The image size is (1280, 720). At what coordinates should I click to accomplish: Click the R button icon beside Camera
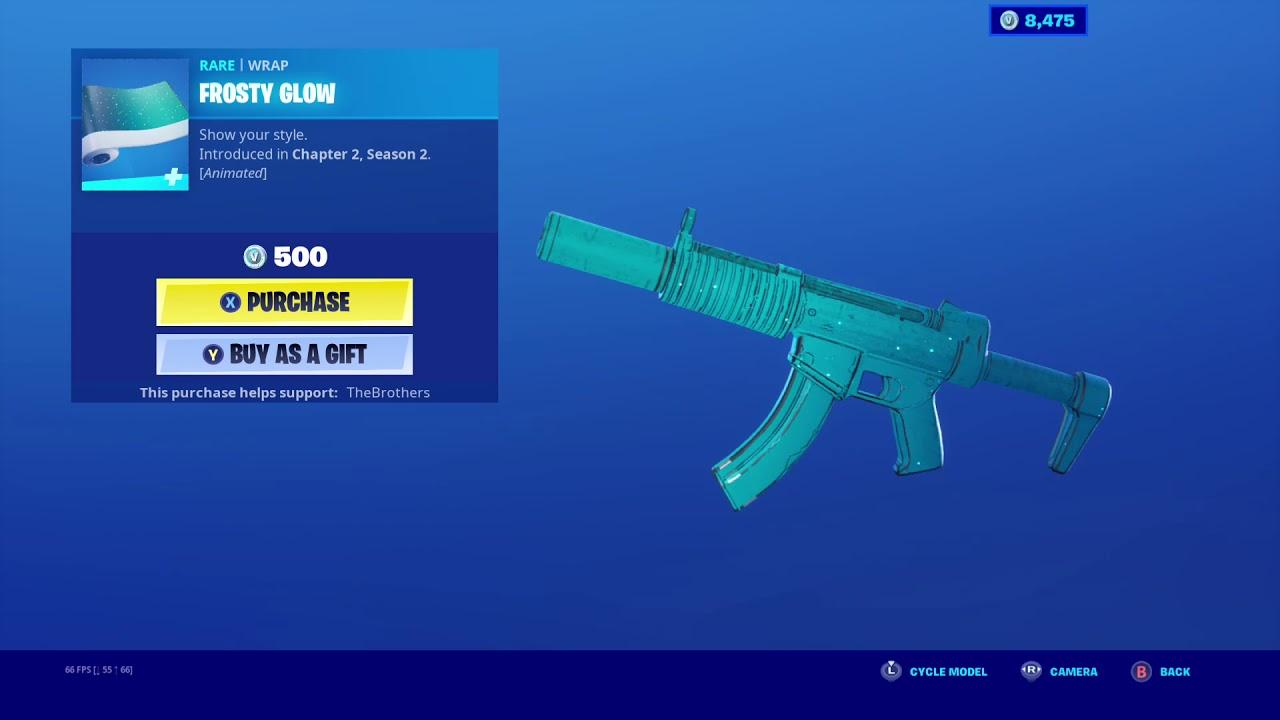click(x=1031, y=671)
